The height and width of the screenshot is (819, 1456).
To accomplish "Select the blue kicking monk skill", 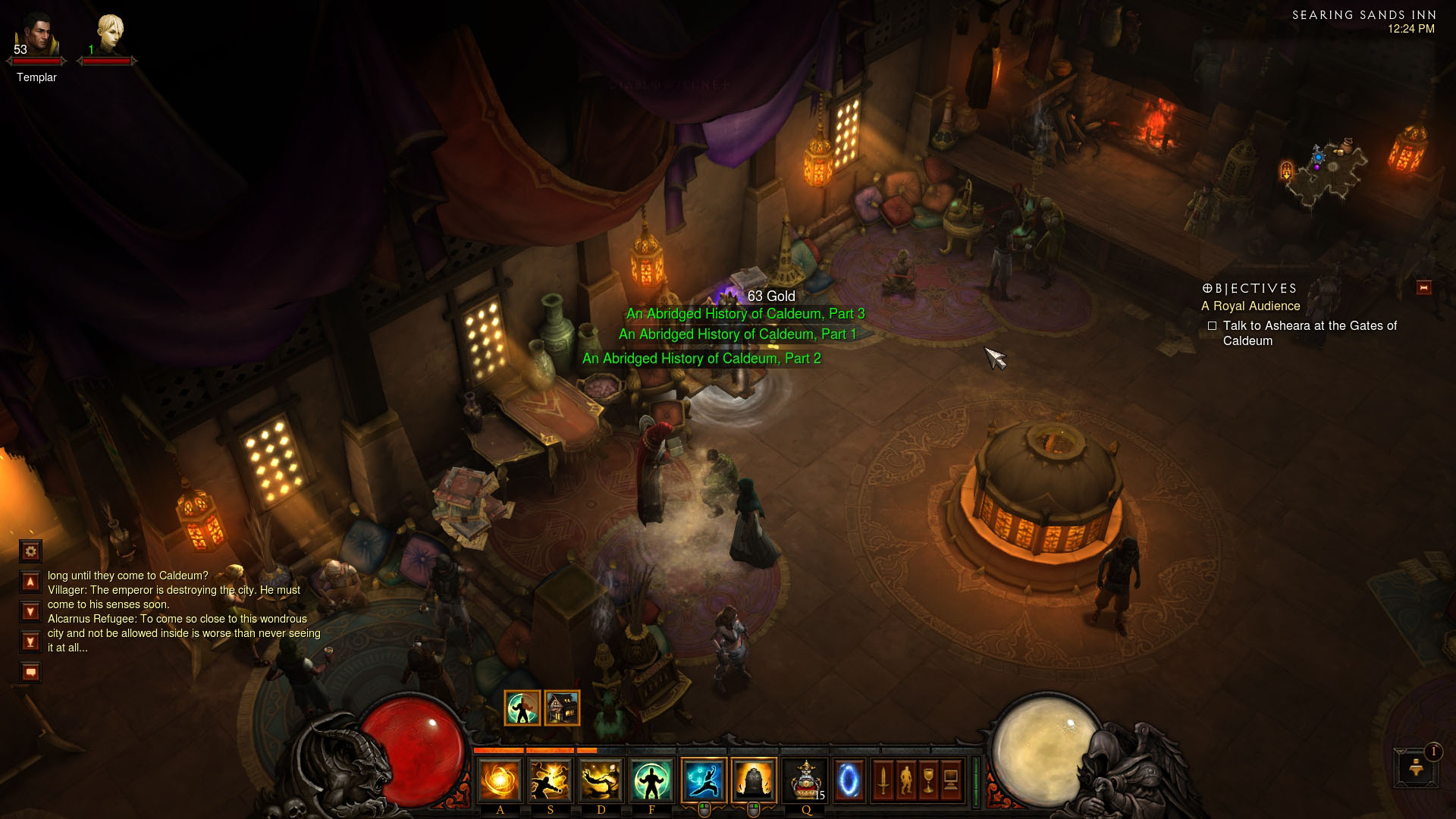I will (x=704, y=780).
